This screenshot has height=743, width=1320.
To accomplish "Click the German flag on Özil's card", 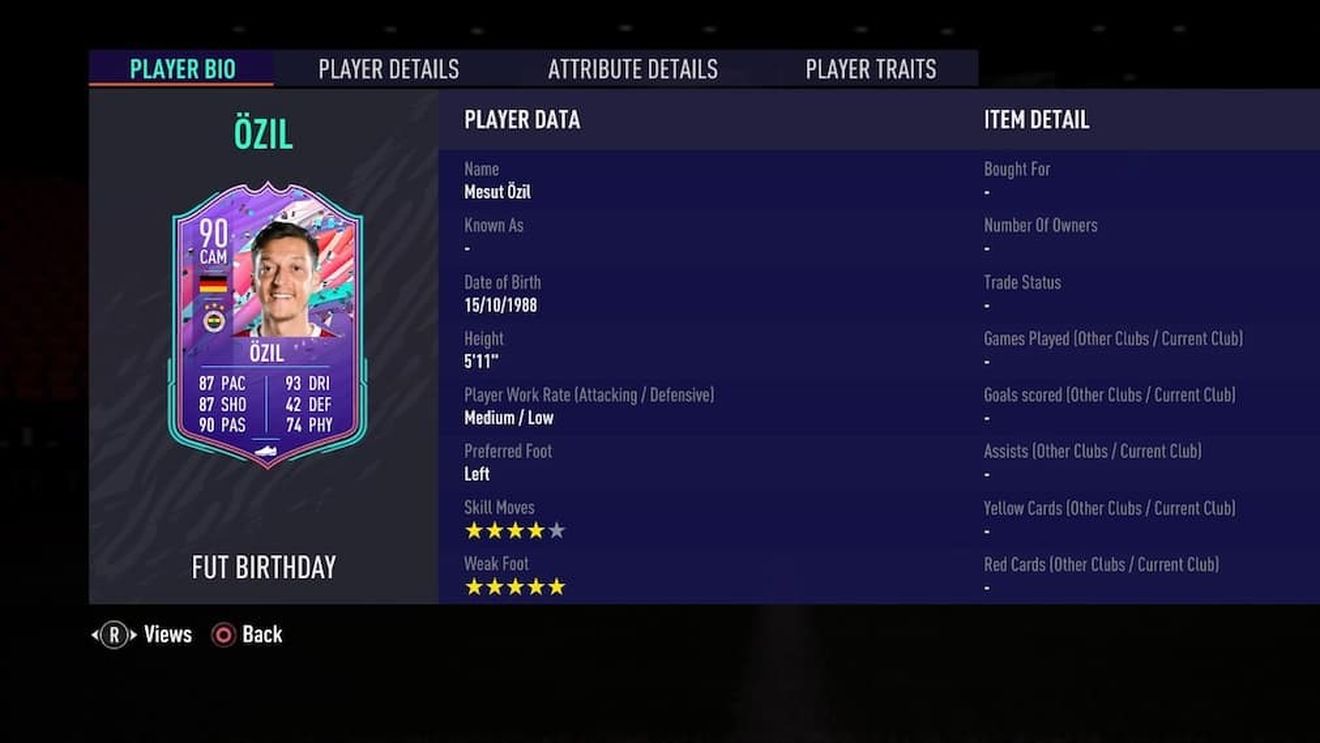I will tap(213, 285).
